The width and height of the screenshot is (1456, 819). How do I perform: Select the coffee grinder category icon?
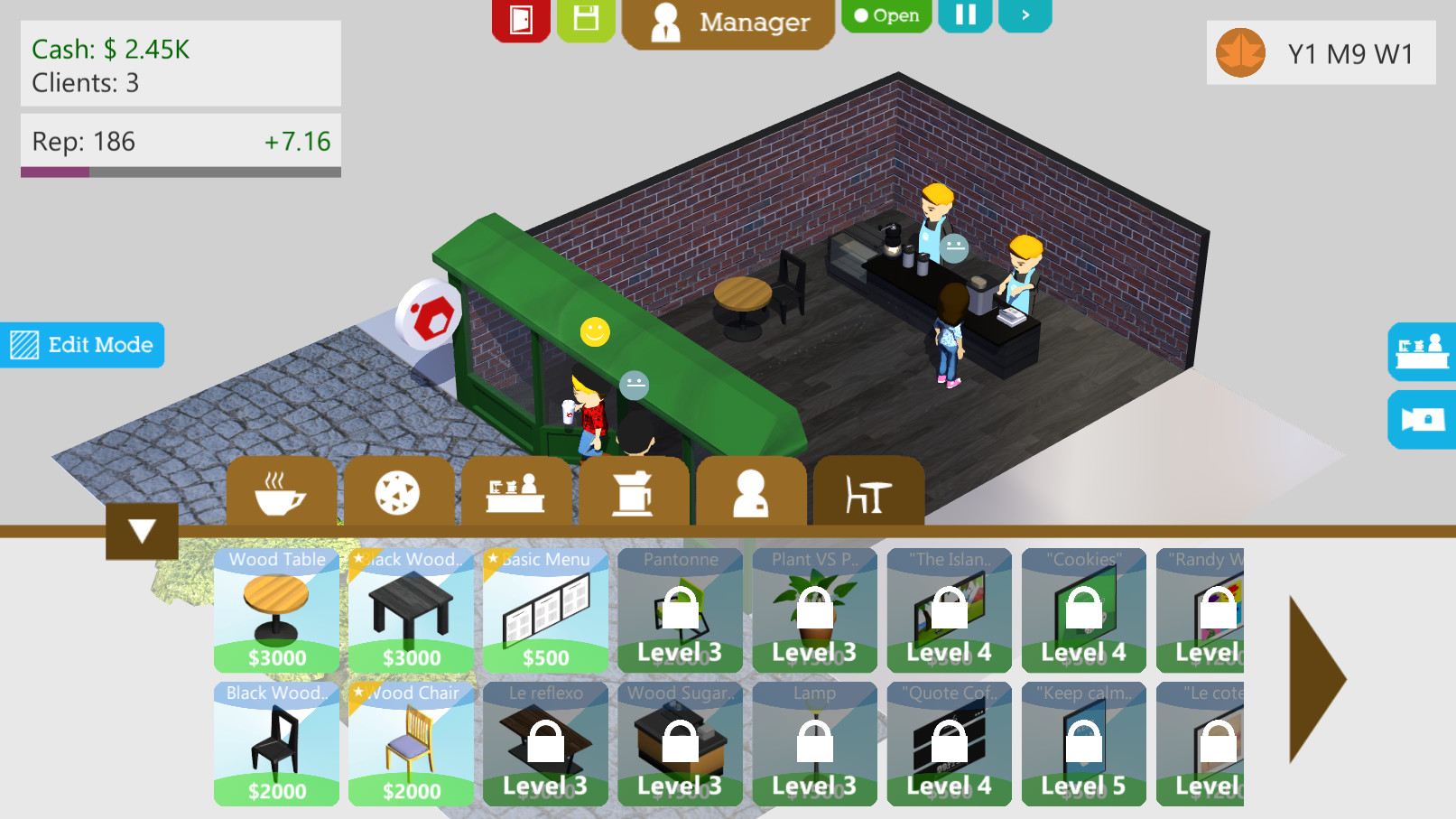click(x=634, y=492)
